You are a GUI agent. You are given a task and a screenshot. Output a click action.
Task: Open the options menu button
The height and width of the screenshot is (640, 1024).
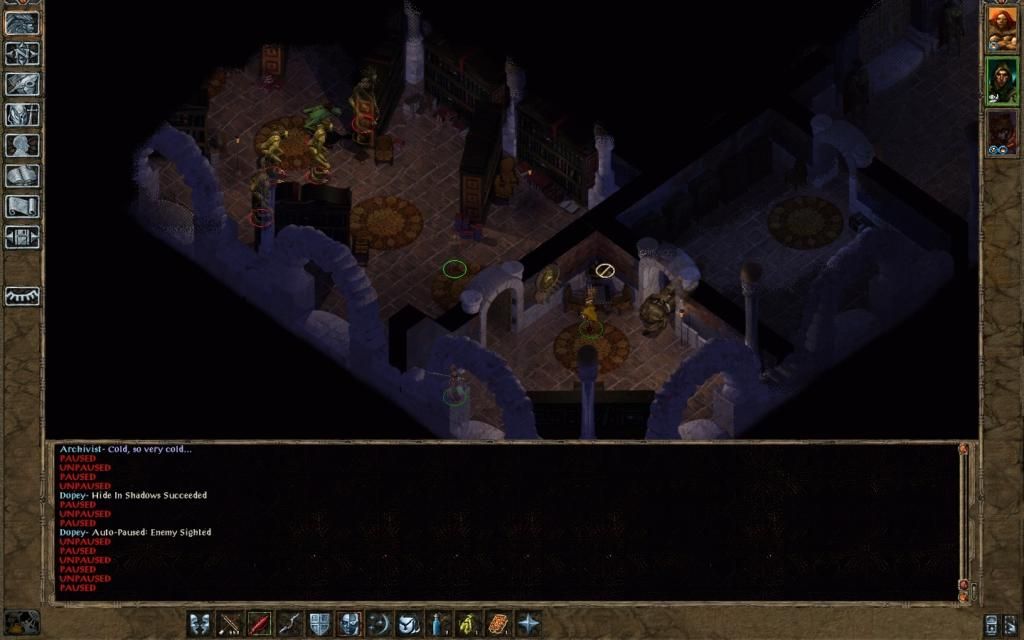click(x=22, y=237)
